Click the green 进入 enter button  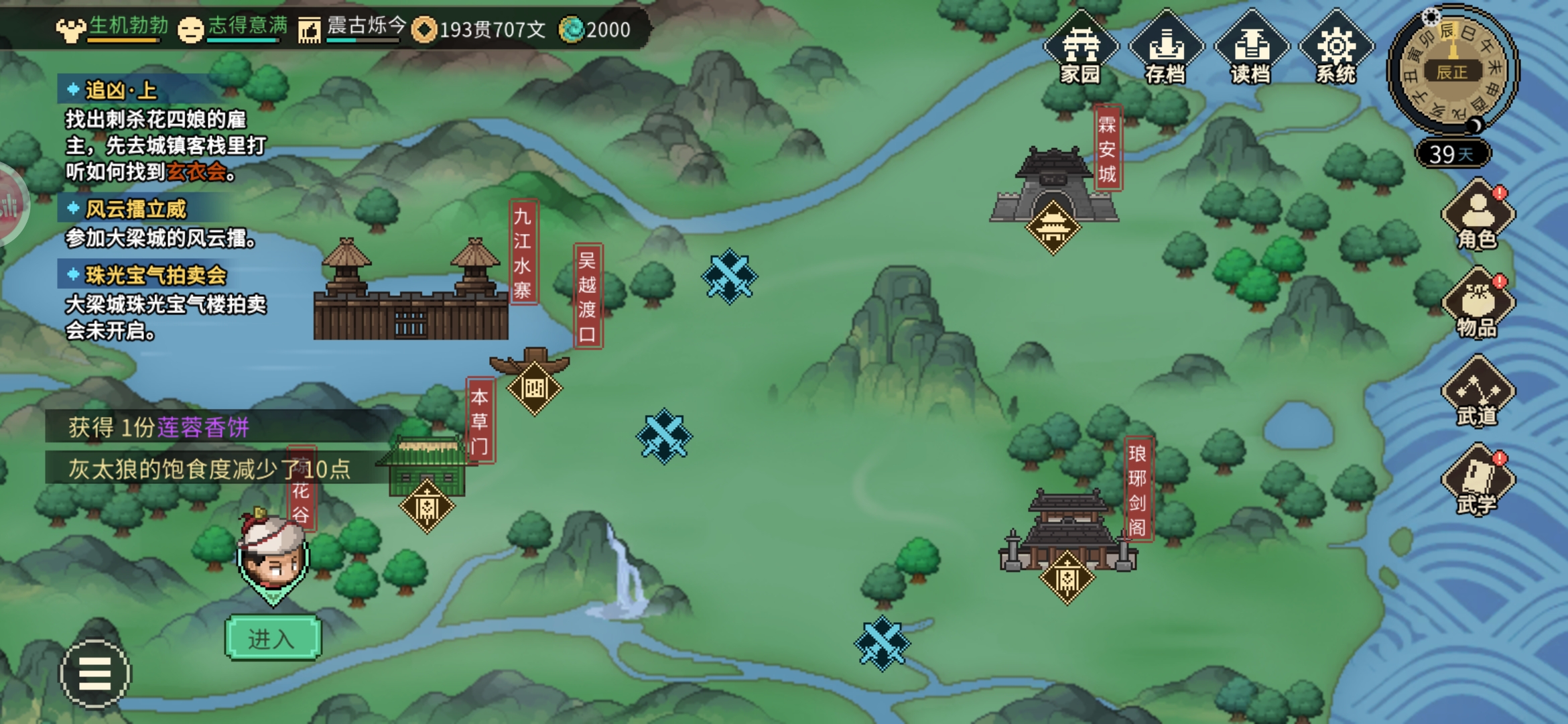click(x=273, y=638)
